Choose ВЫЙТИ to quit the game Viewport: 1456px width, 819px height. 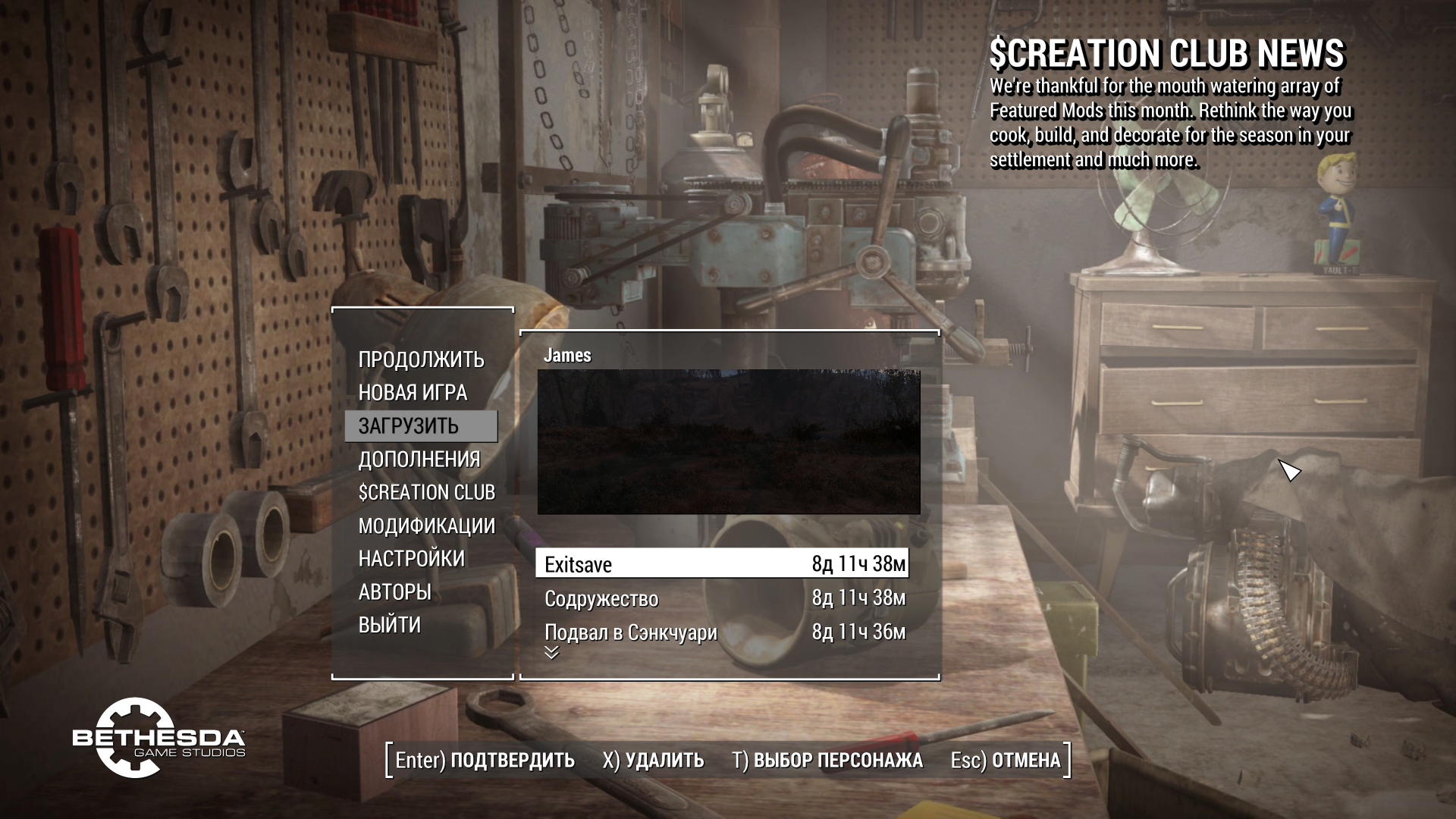point(389,625)
